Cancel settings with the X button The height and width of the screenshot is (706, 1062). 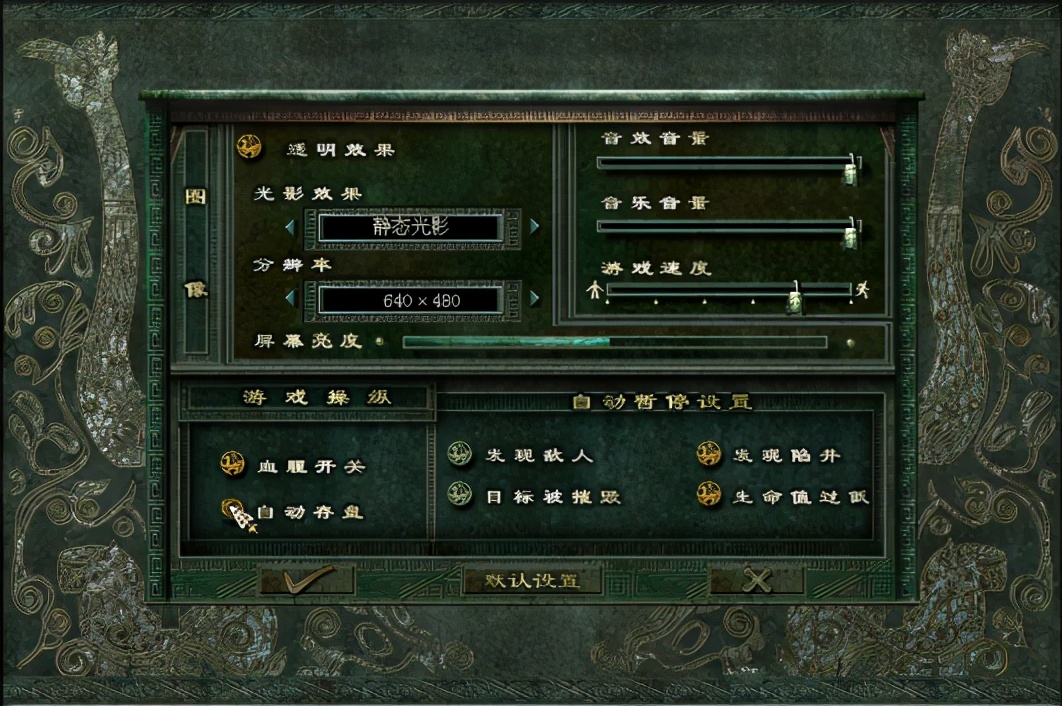point(757,580)
